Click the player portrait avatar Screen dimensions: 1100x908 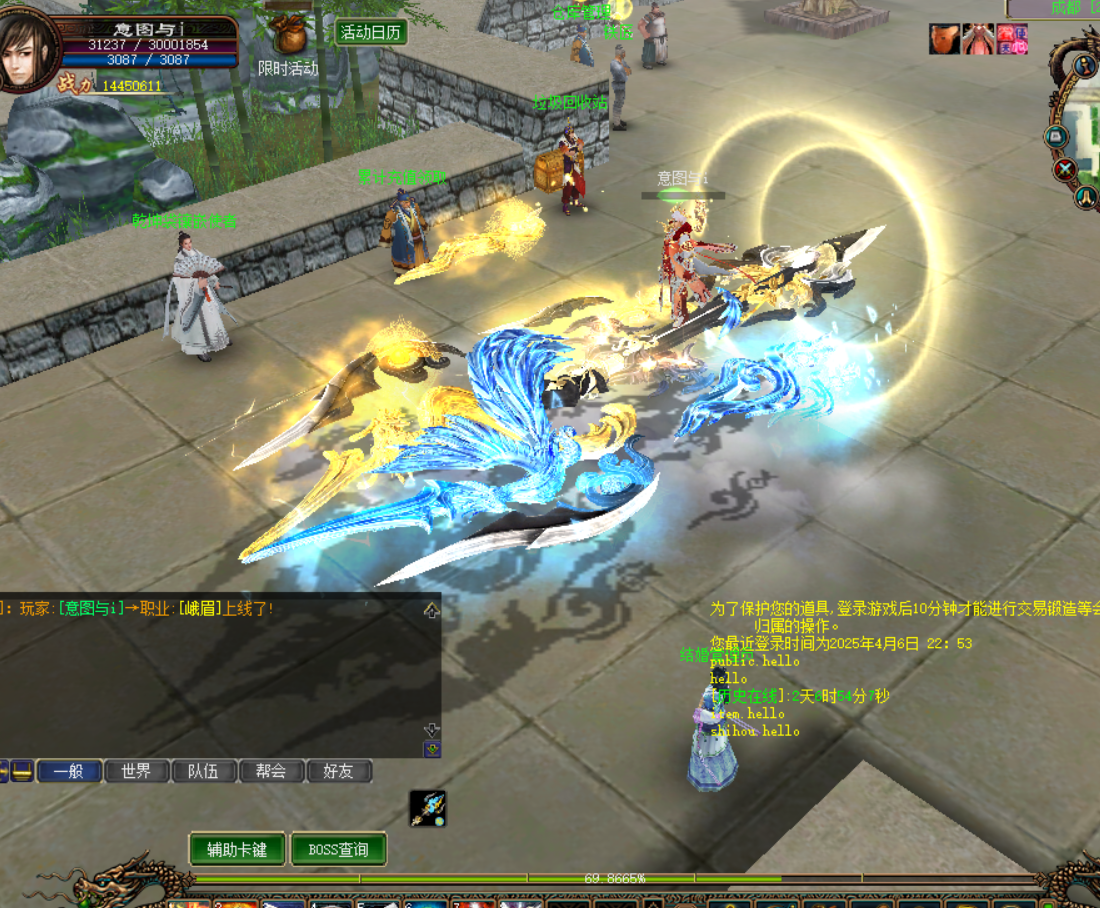26,50
